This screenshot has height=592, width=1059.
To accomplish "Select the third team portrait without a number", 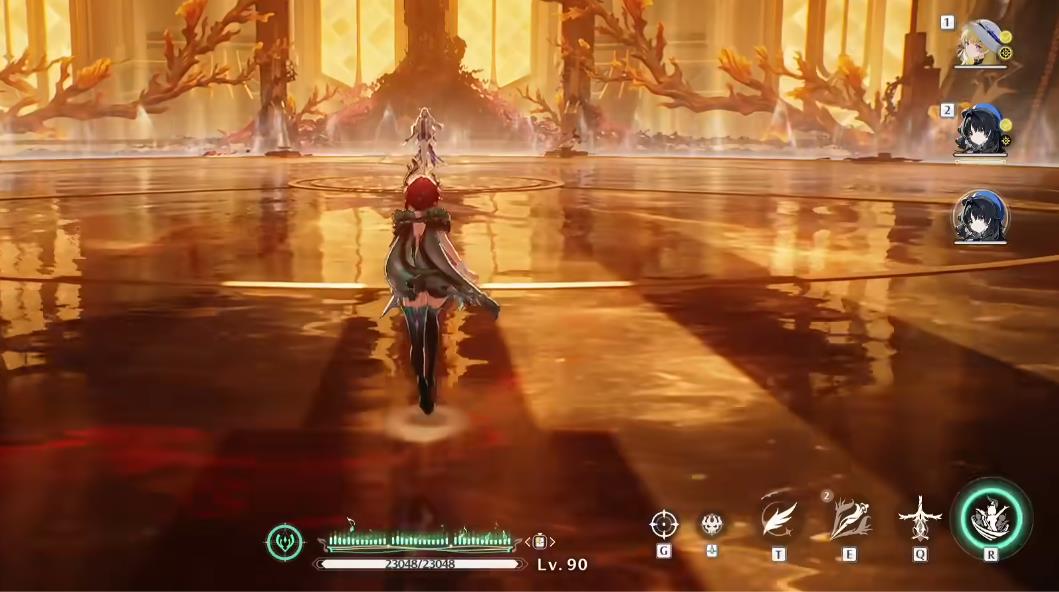I will point(980,214).
